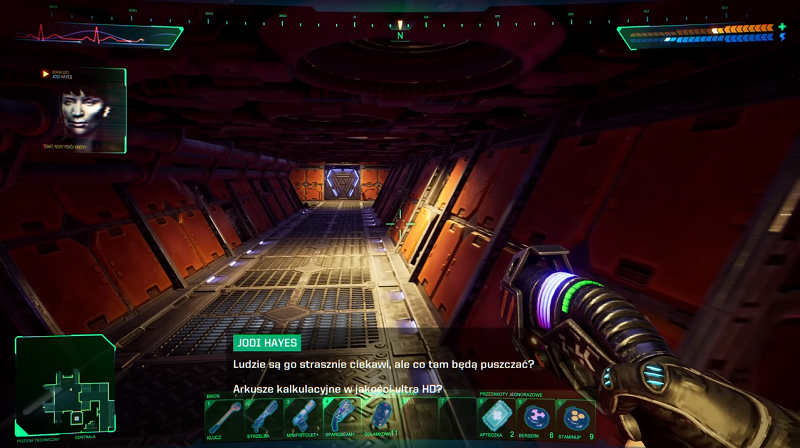
Task: Use the Staminup patch slot
Action: (576, 416)
